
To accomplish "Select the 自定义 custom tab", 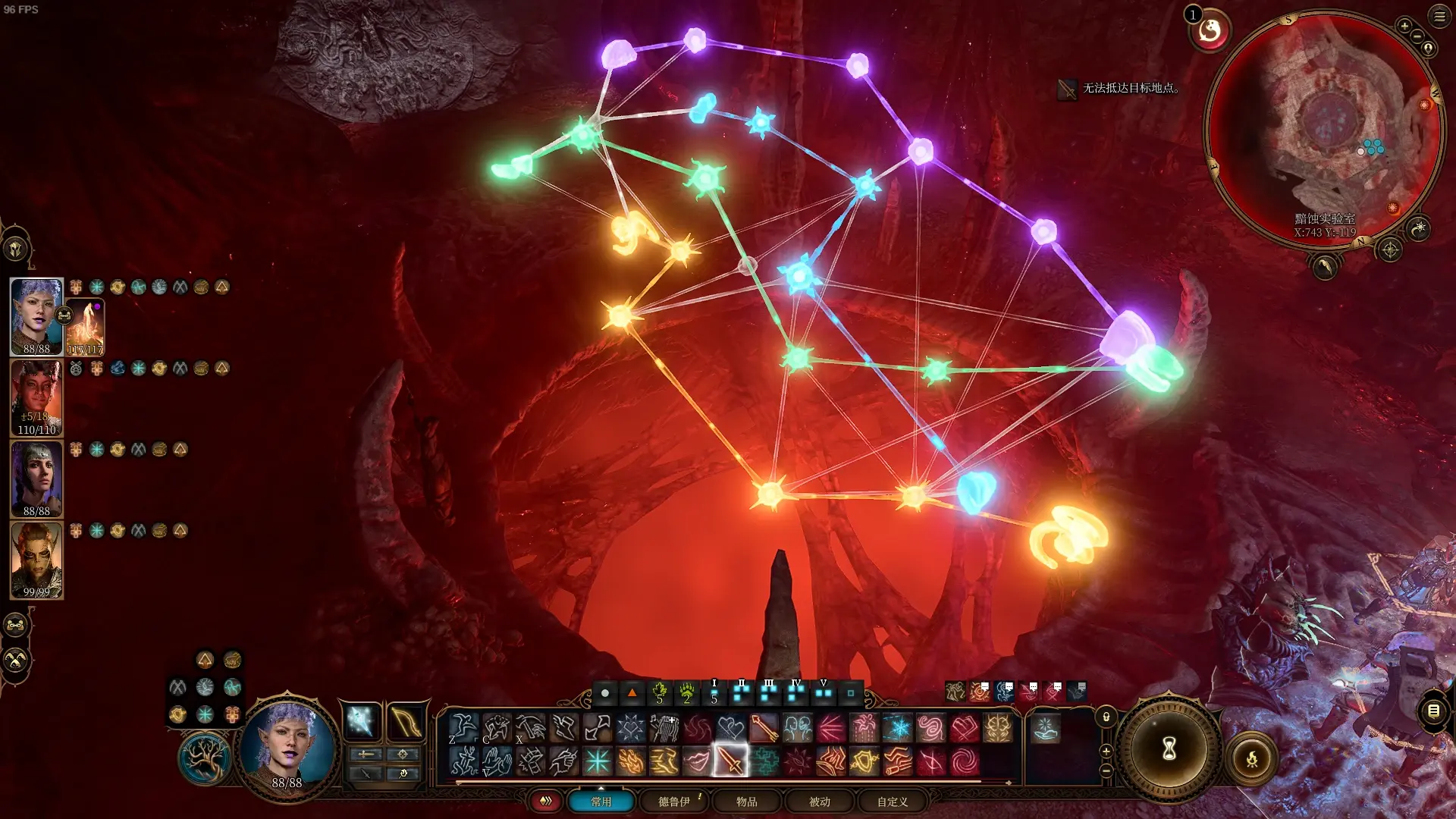I will click(892, 802).
